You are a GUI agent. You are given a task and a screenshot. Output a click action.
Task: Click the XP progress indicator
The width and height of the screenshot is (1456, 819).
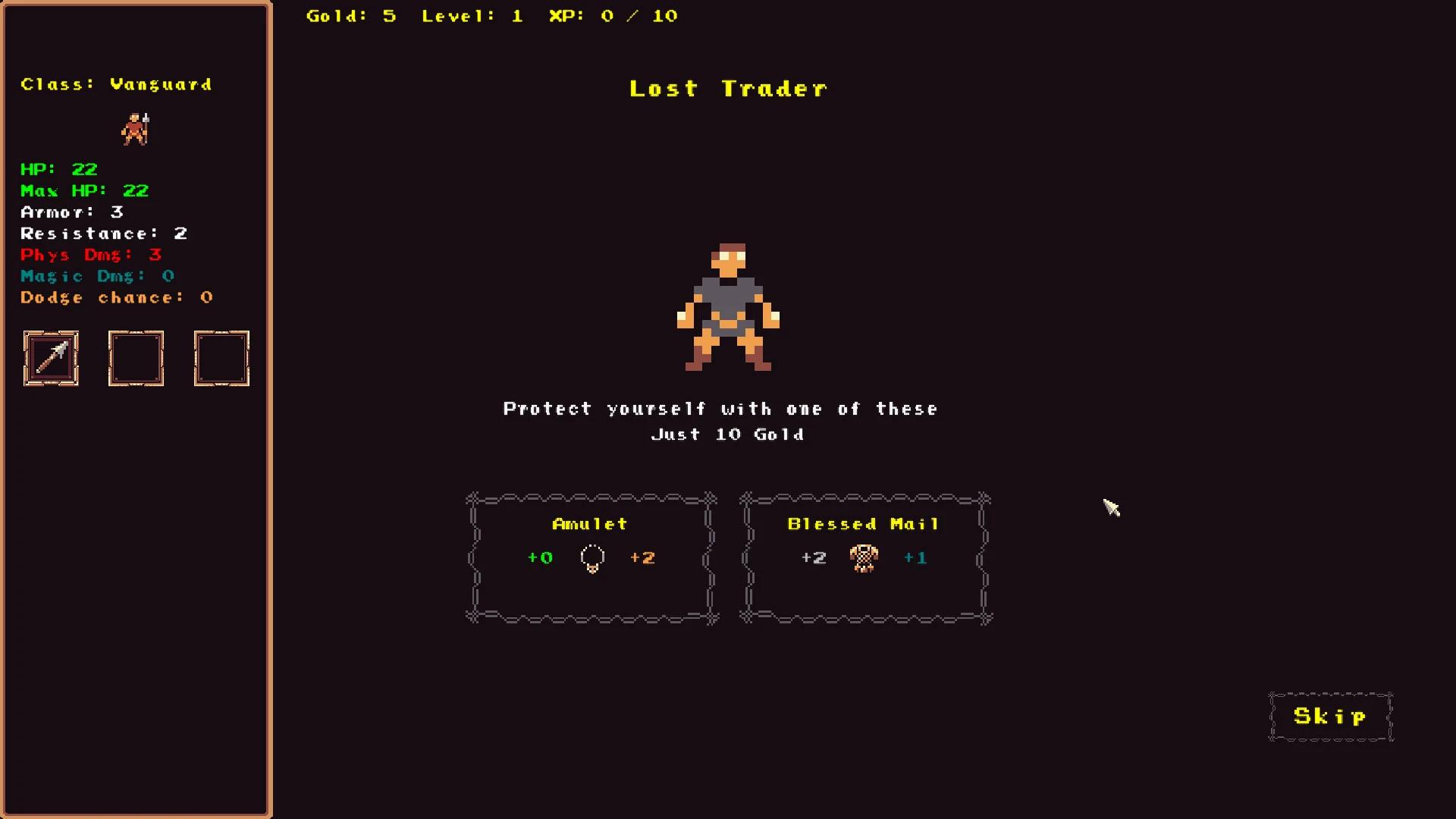tap(612, 15)
